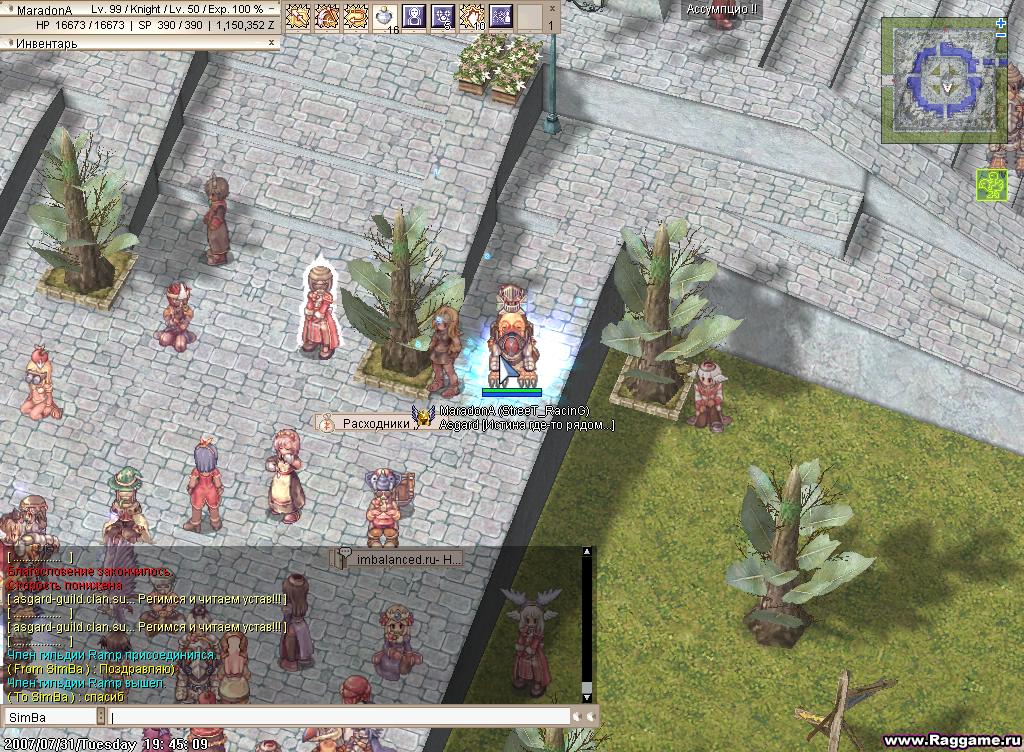Focus the chat message input field
Viewport: 1024px width, 752px height.
tap(340, 717)
